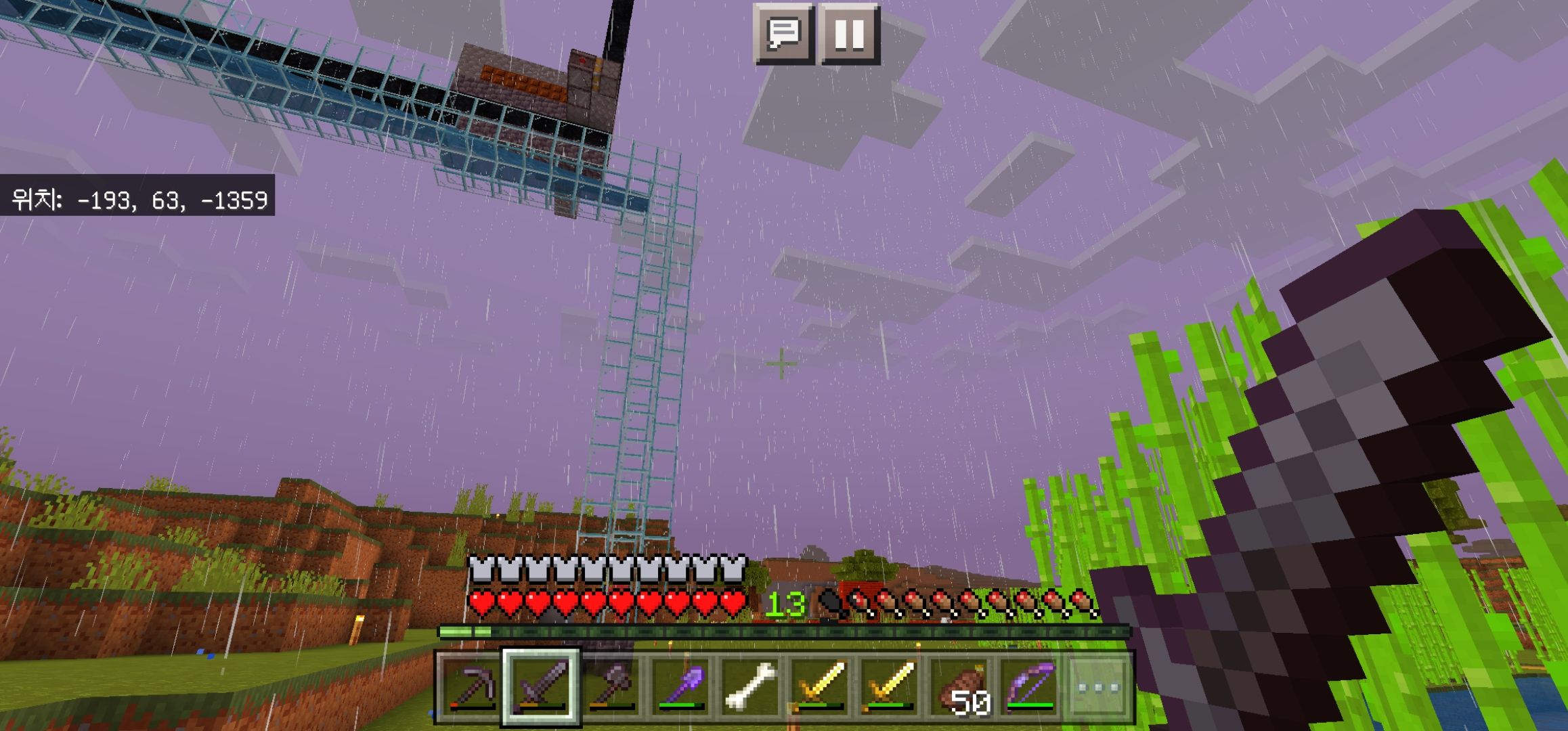Pause the game
This screenshot has width=1568, height=731.
tap(849, 34)
